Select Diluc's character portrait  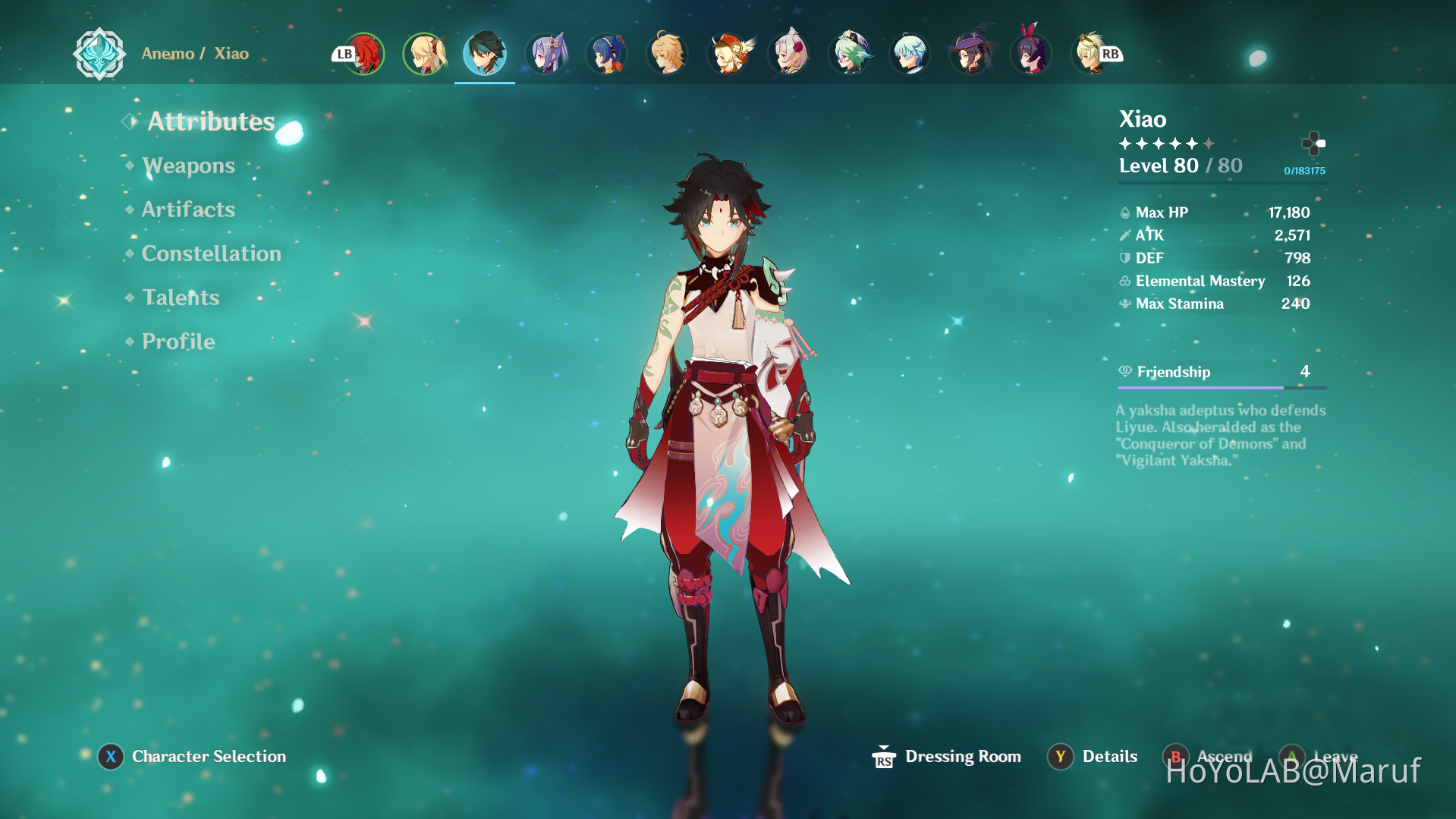click(x=365, y=53)
